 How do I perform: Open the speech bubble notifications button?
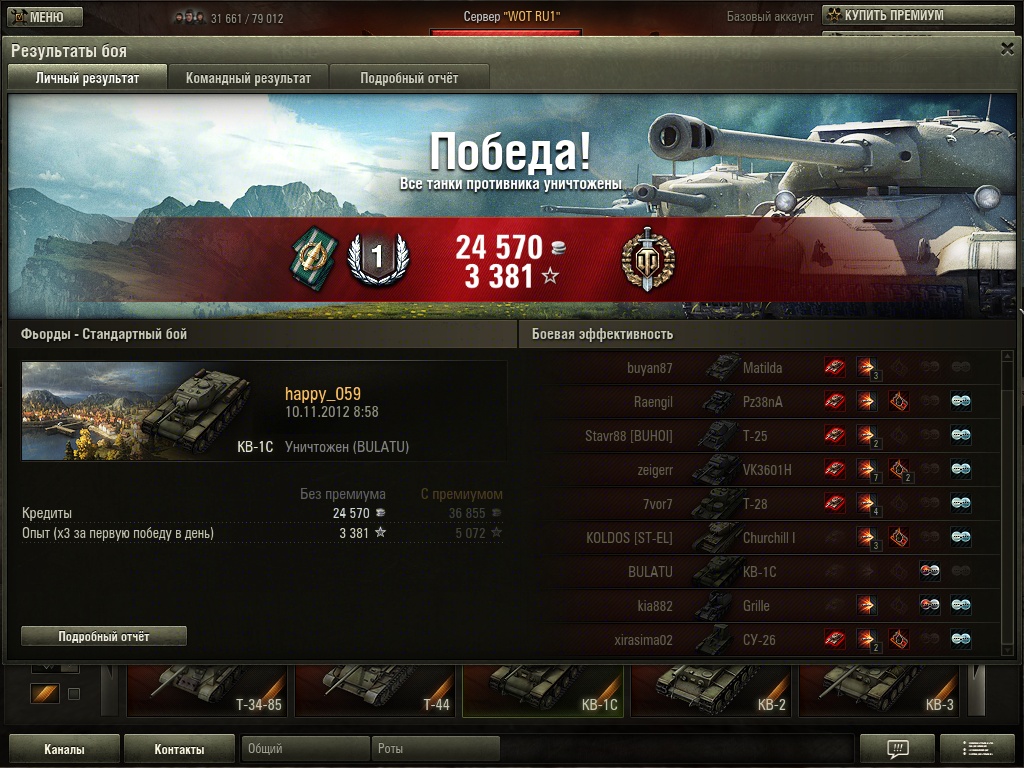tap(897, 748)
